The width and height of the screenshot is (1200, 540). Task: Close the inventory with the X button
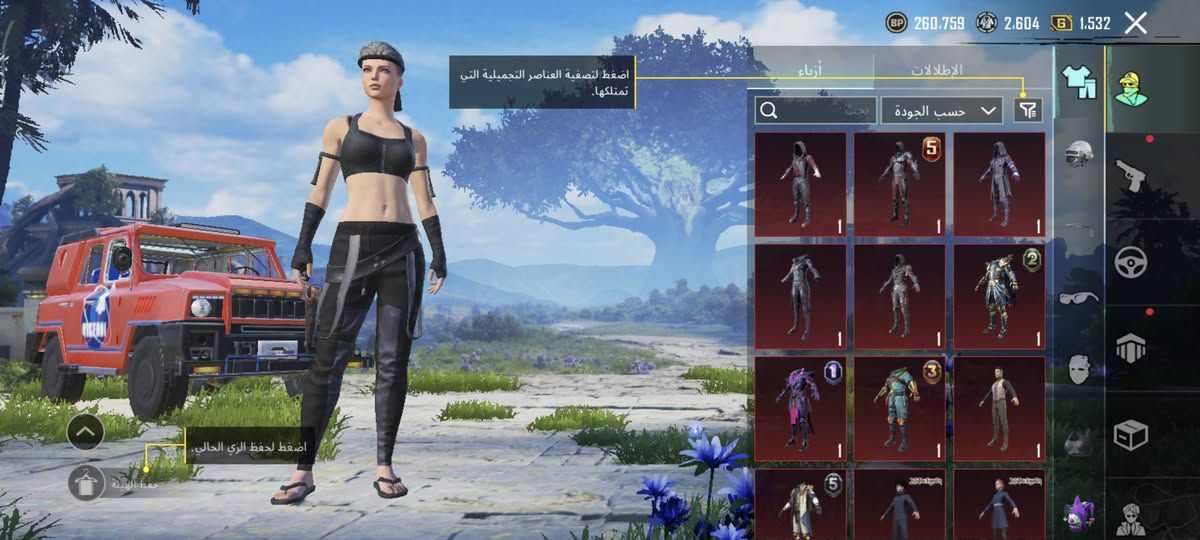(1135, 23)
